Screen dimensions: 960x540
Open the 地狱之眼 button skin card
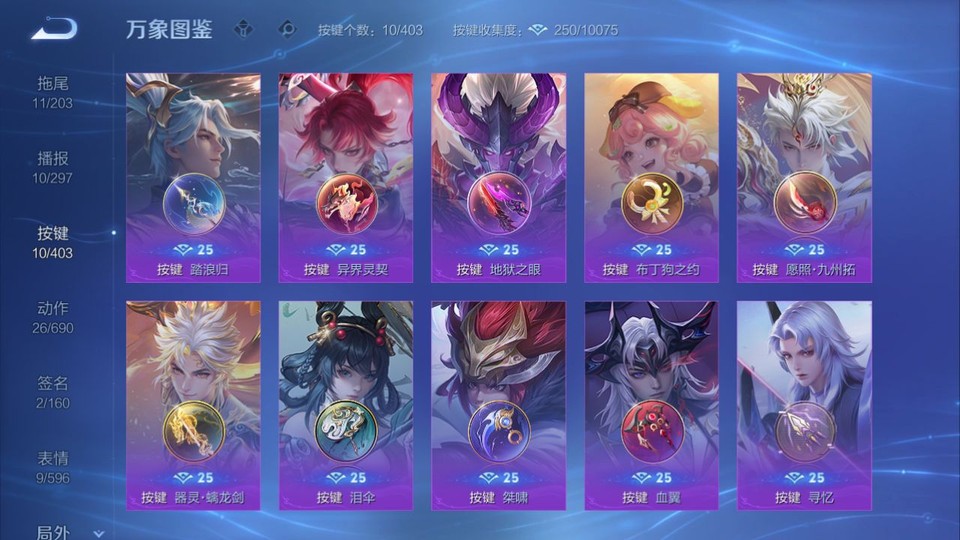tap(498, 178)
